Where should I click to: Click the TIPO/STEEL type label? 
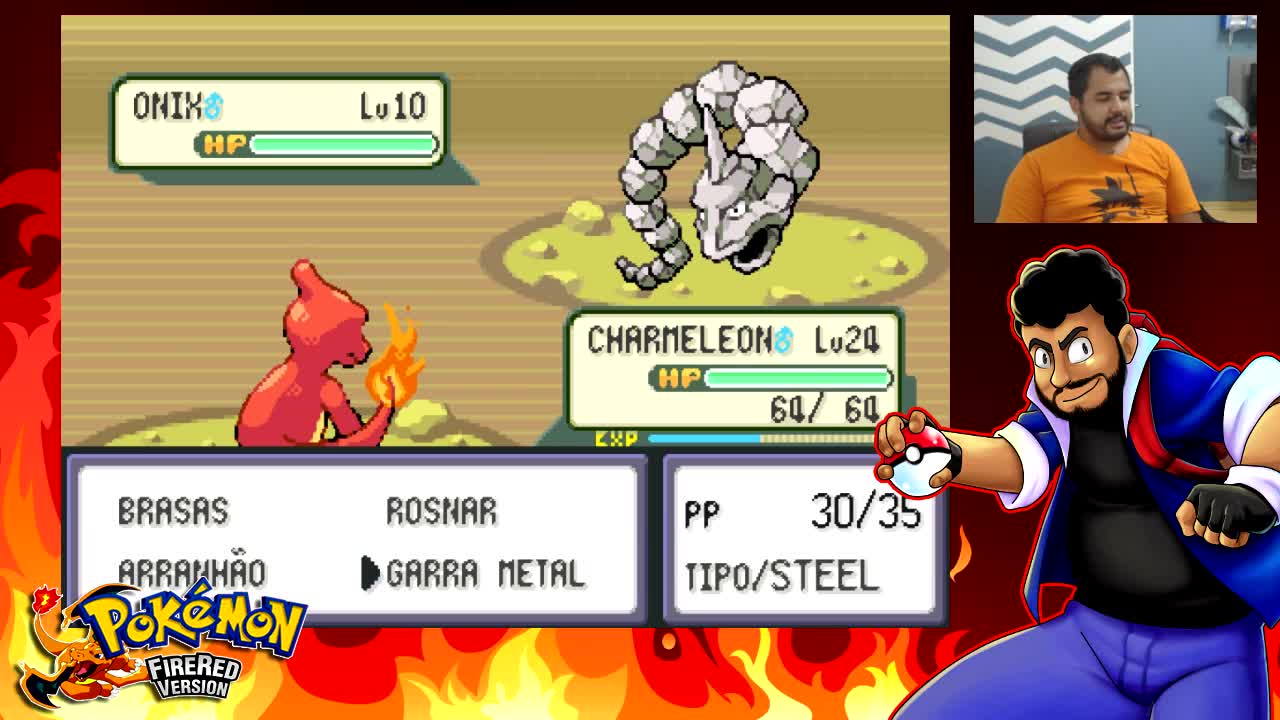point(781,573)
